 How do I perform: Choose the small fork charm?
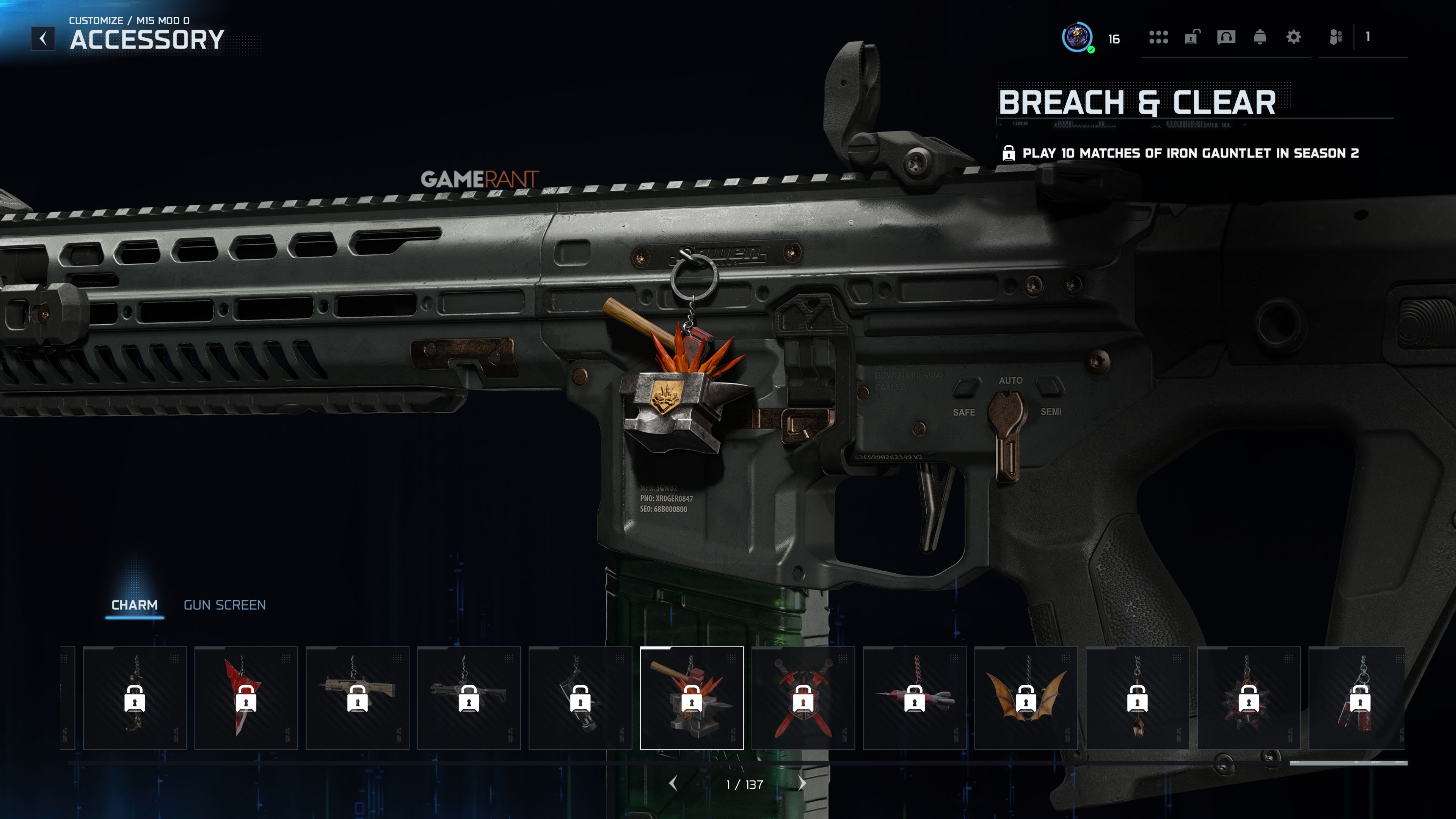pos(1137,698)
